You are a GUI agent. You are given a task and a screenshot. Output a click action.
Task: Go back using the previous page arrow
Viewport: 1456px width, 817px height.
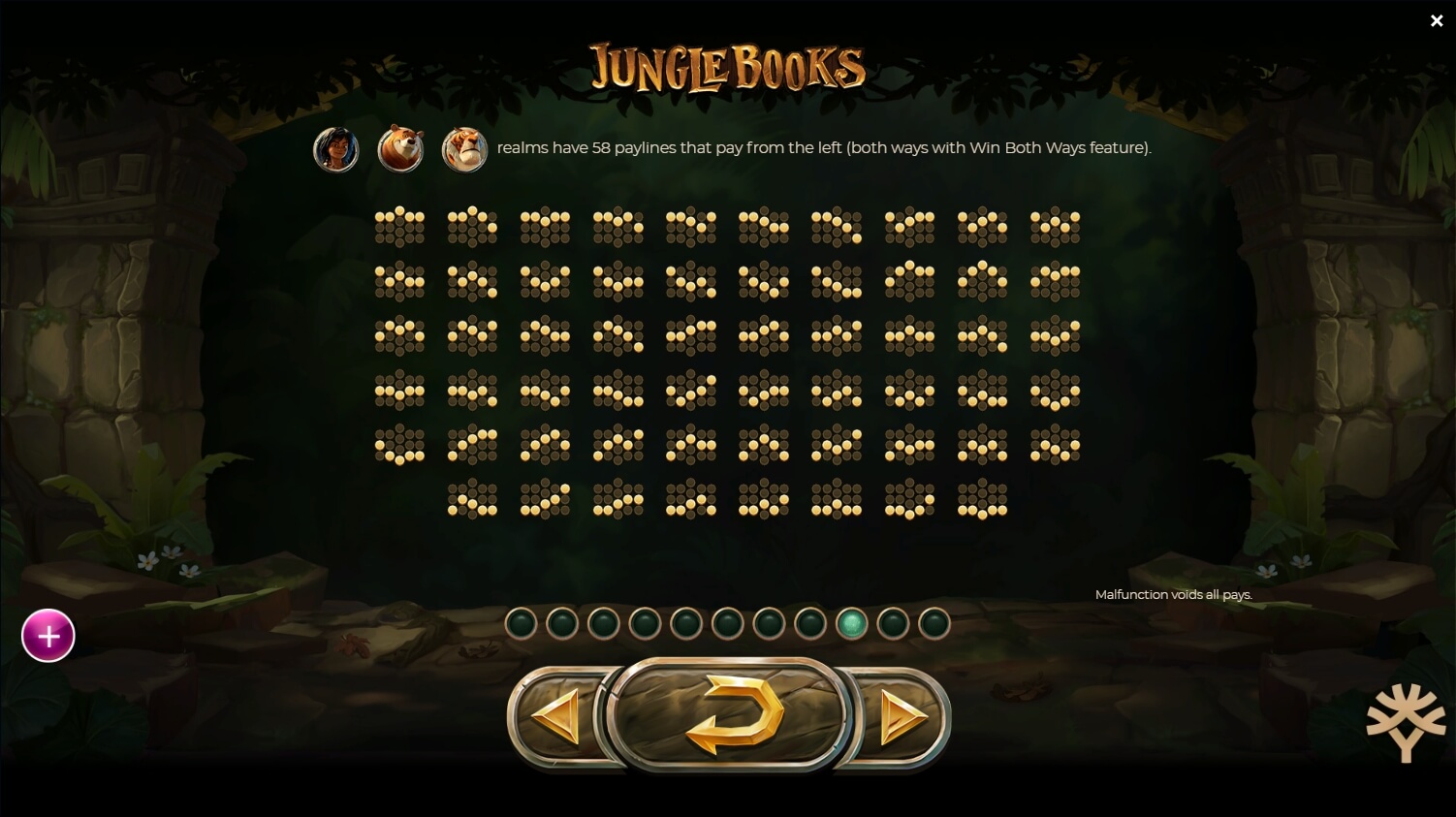click(554, 715)
